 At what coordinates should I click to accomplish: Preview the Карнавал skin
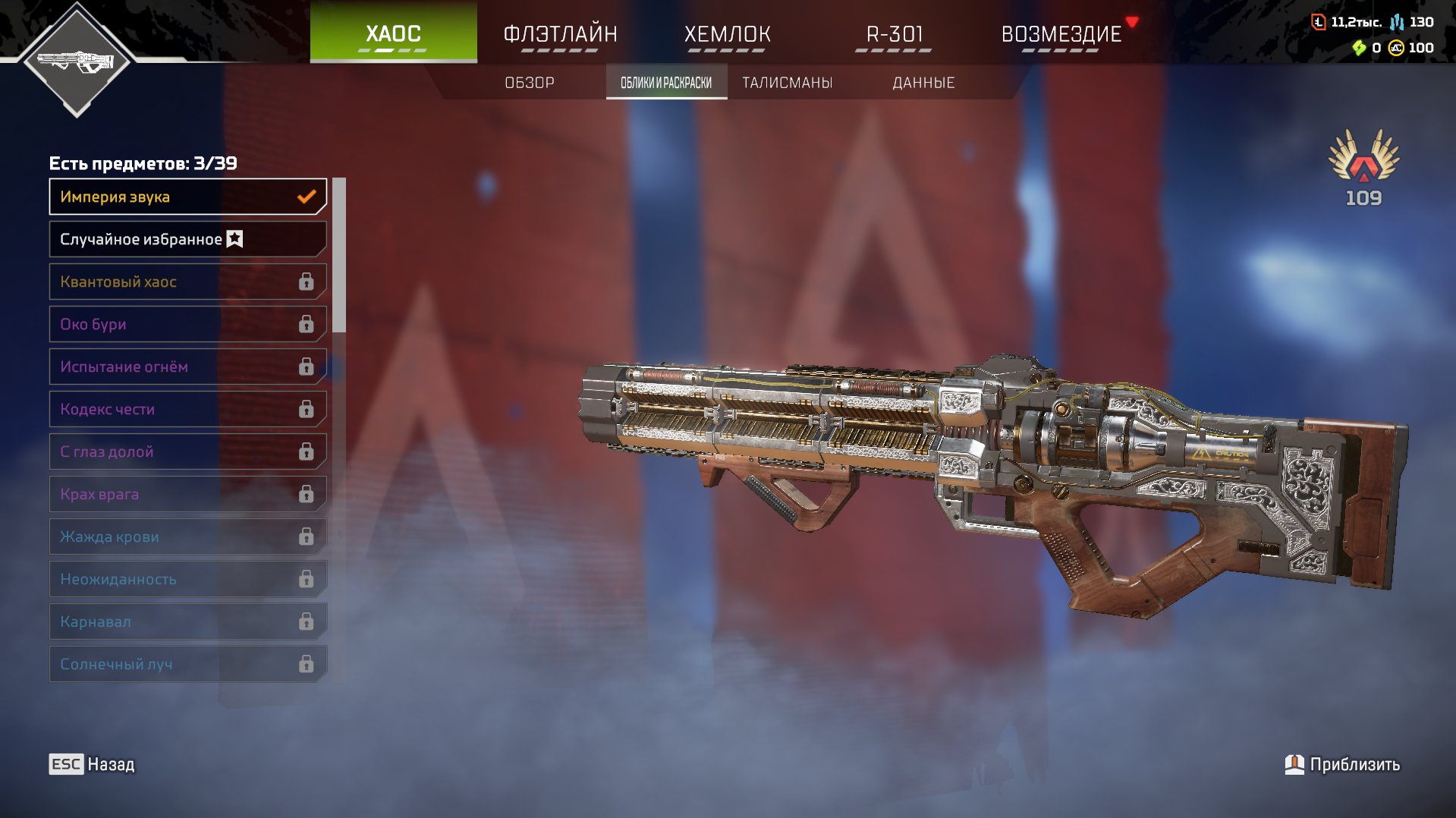coord(187,621)
